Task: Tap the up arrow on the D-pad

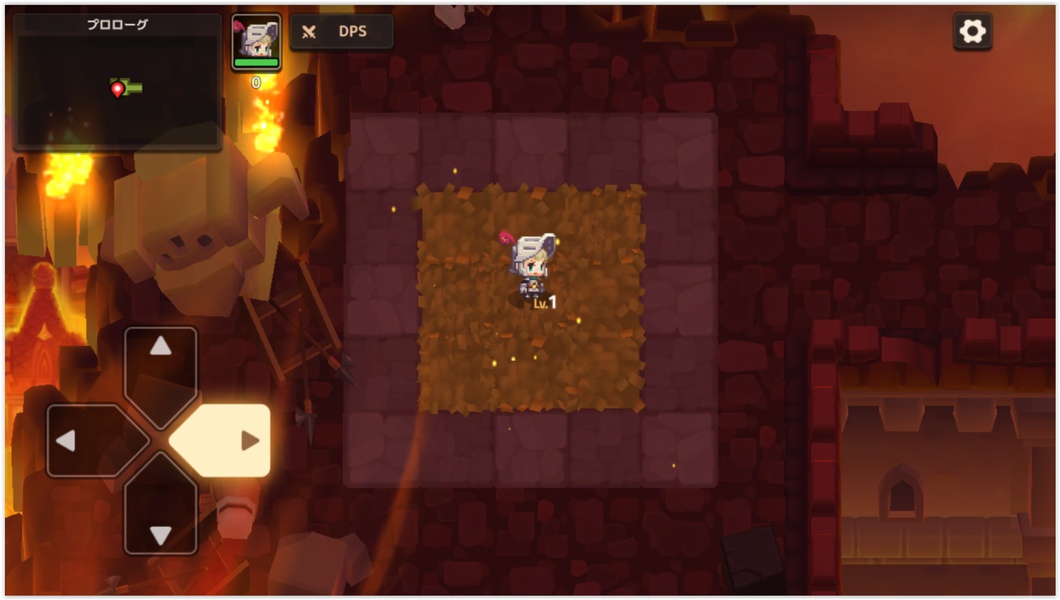Action: pyautogui.click(x=160, y=370)
